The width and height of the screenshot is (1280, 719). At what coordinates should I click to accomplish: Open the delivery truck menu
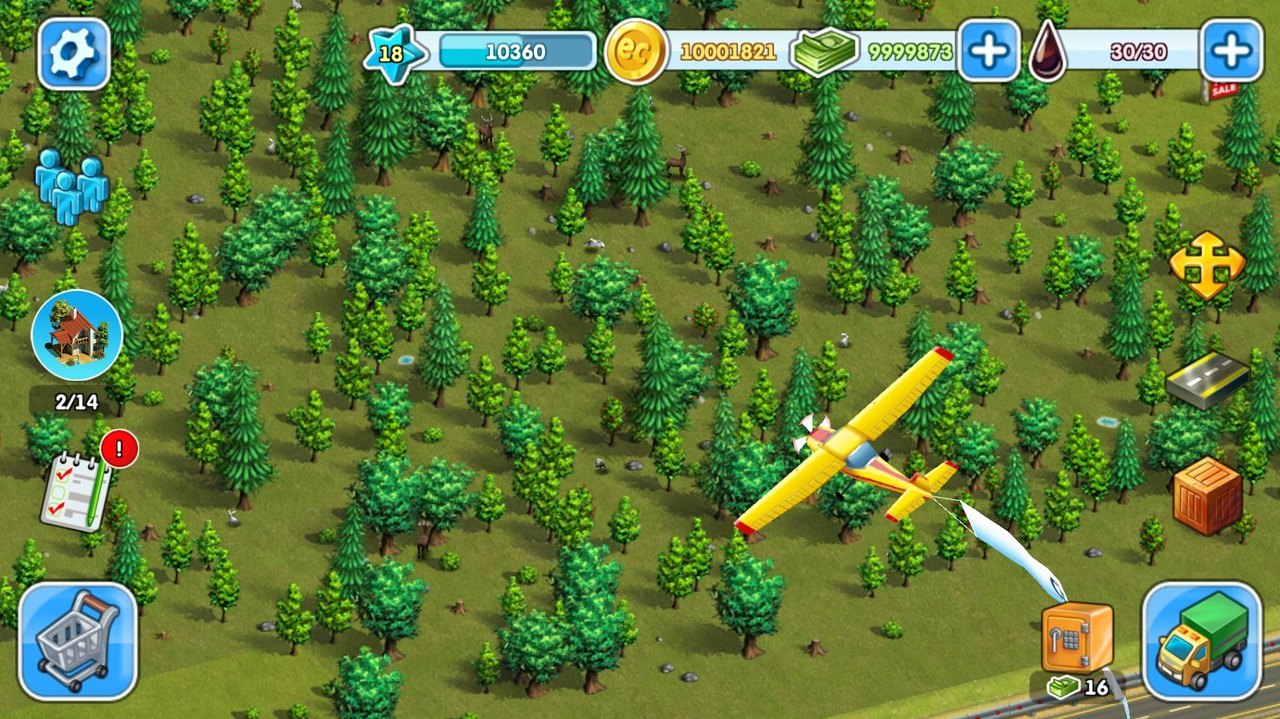click(x=1202, y=640)
